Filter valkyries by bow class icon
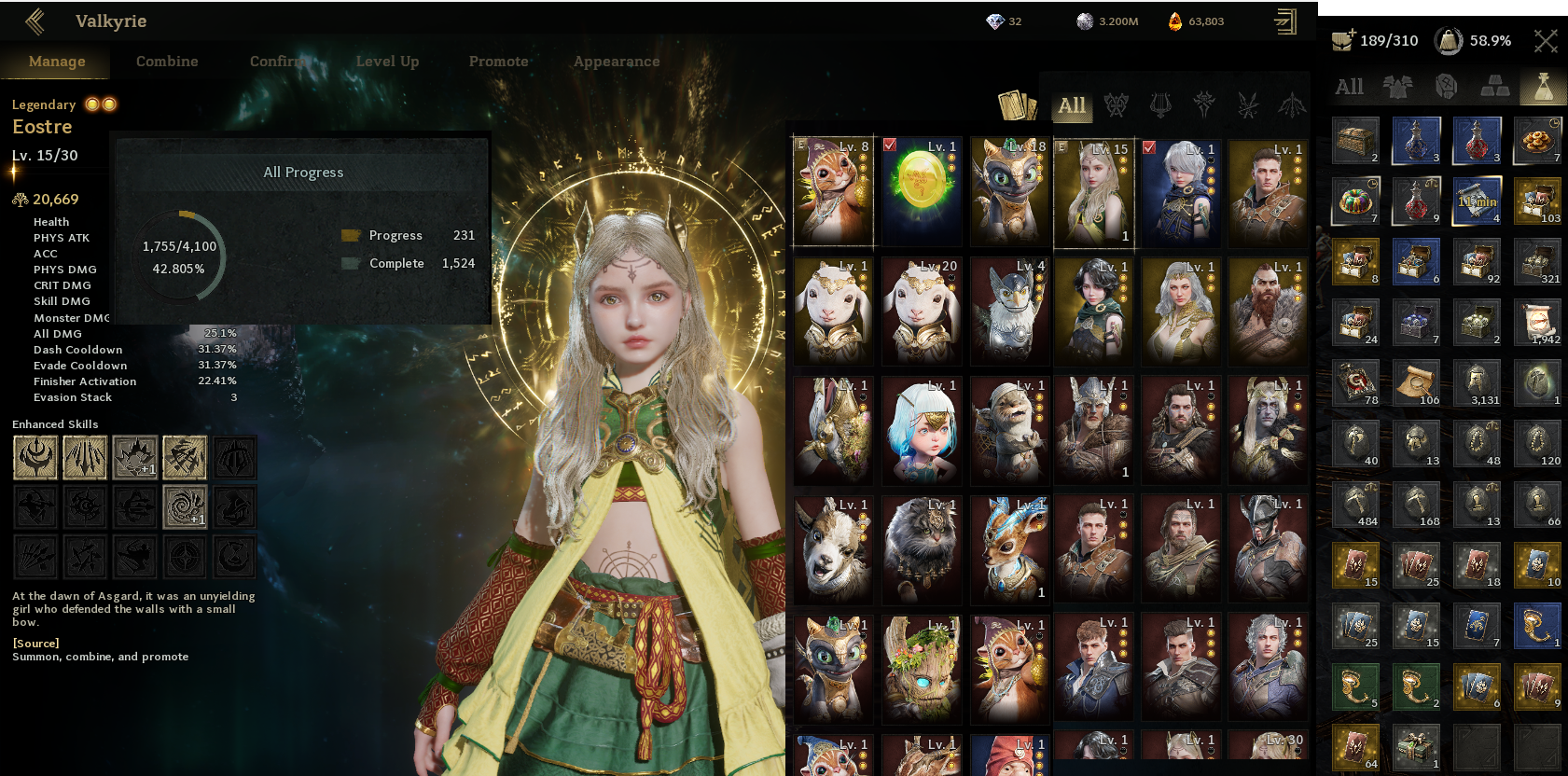 (x=1292, y=105)
